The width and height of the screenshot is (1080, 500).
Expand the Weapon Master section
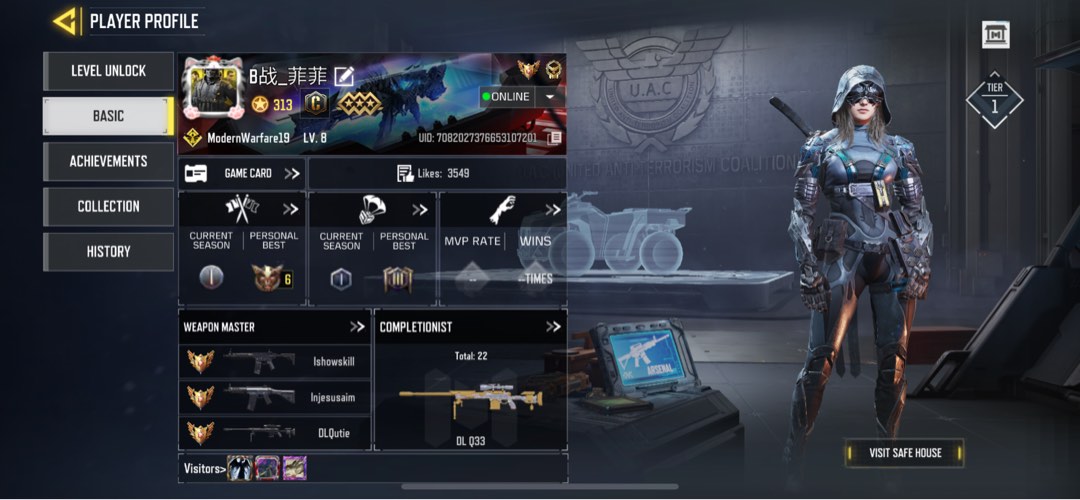coord(357,327)
